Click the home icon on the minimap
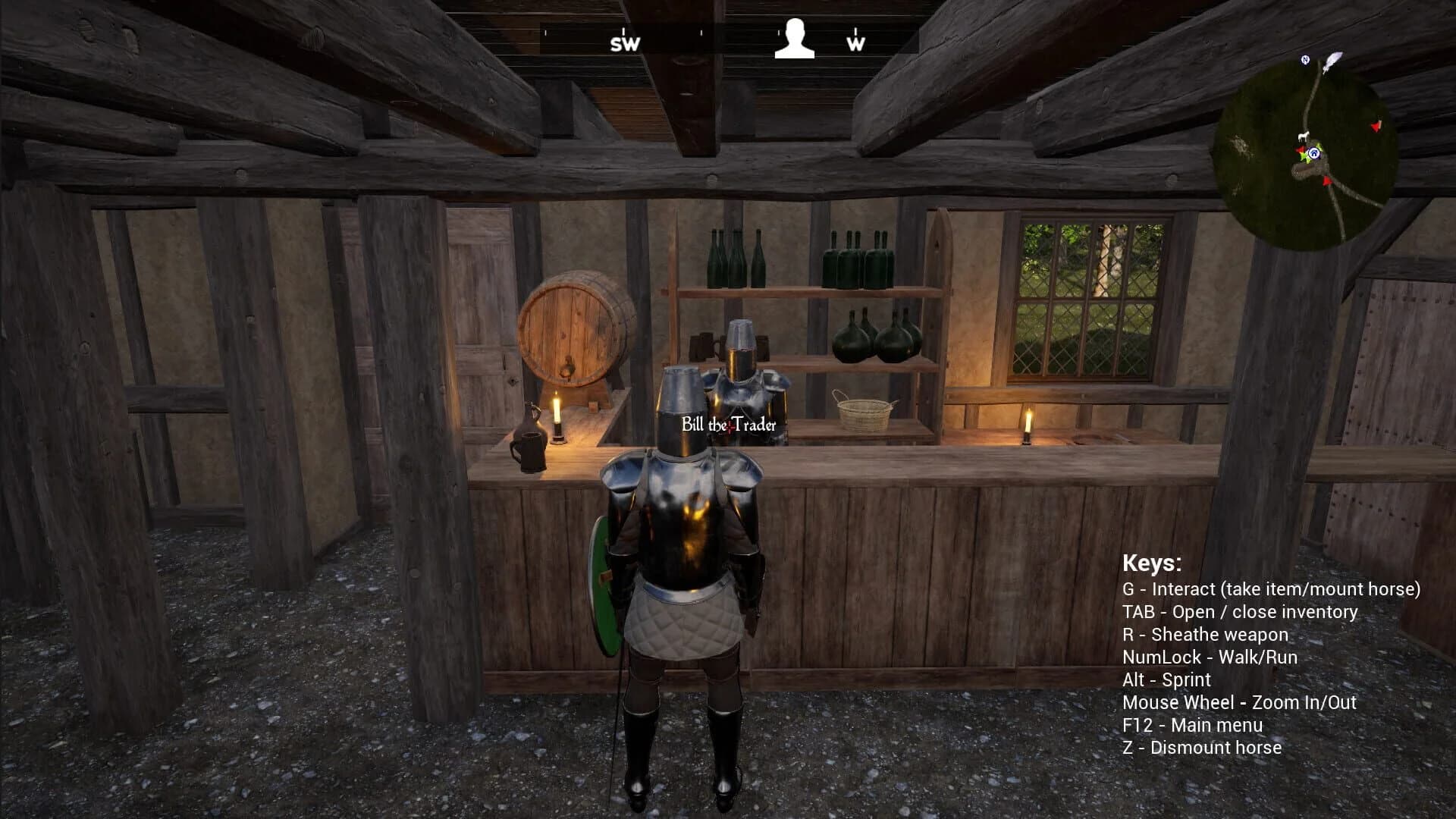Image resolution: width=1456 pixels, height=819 pixels. tap(1314, 153)
